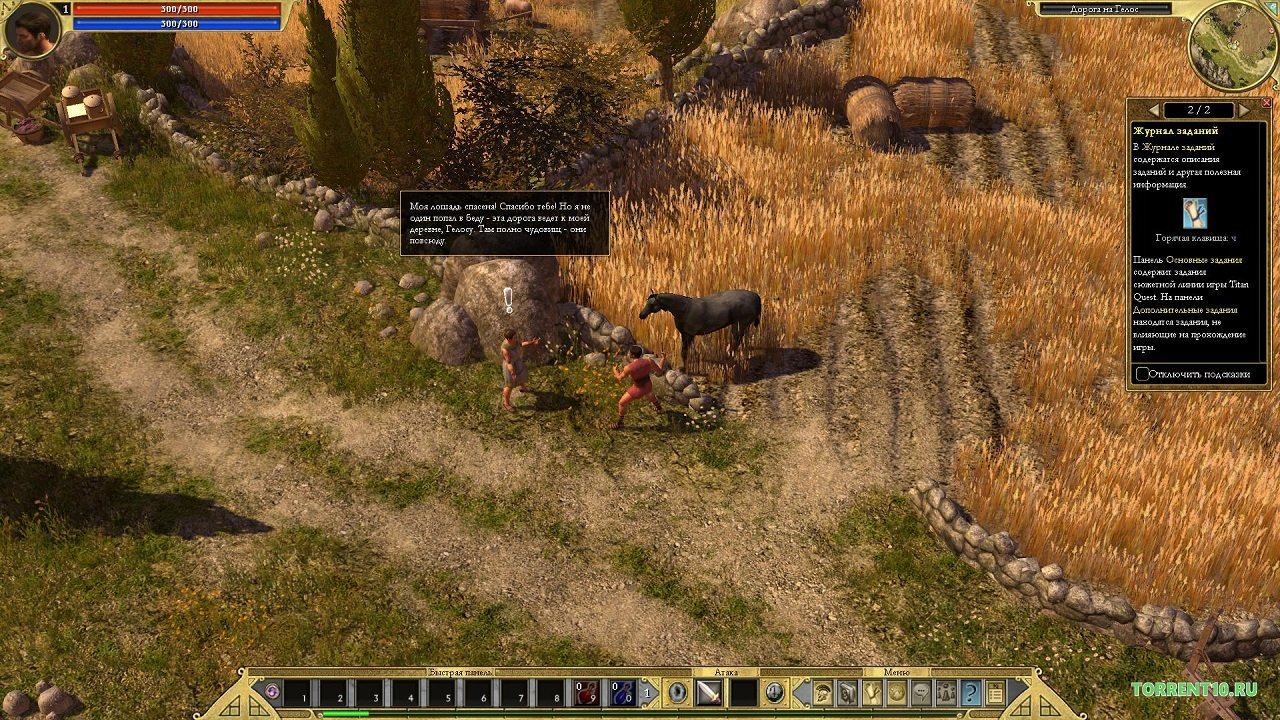The height and width of the screenshot is (720, 1280).
Task: Click the round eye skill button
Action: (x=678, y=692)
